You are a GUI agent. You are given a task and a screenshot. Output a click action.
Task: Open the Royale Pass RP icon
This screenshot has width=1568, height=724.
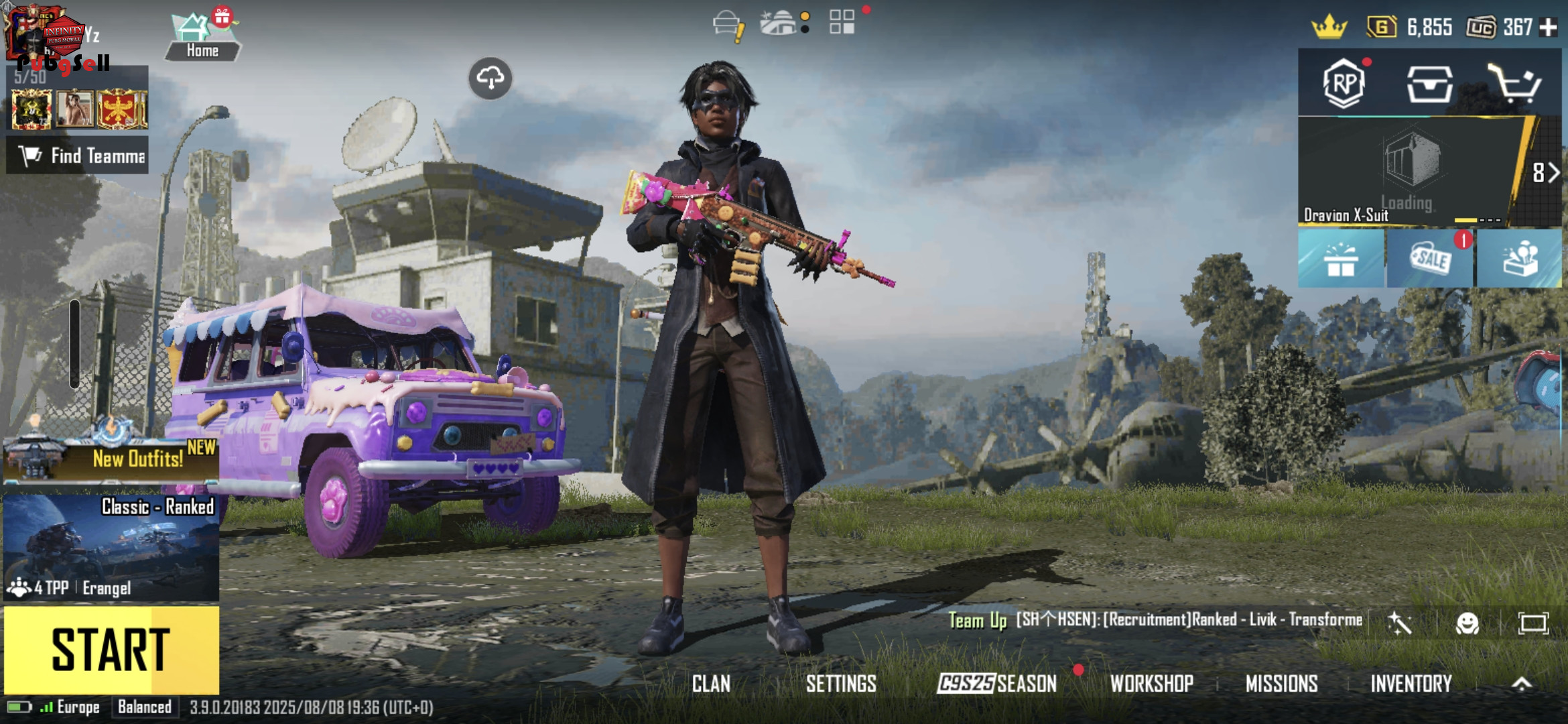tap(1344, 84)
